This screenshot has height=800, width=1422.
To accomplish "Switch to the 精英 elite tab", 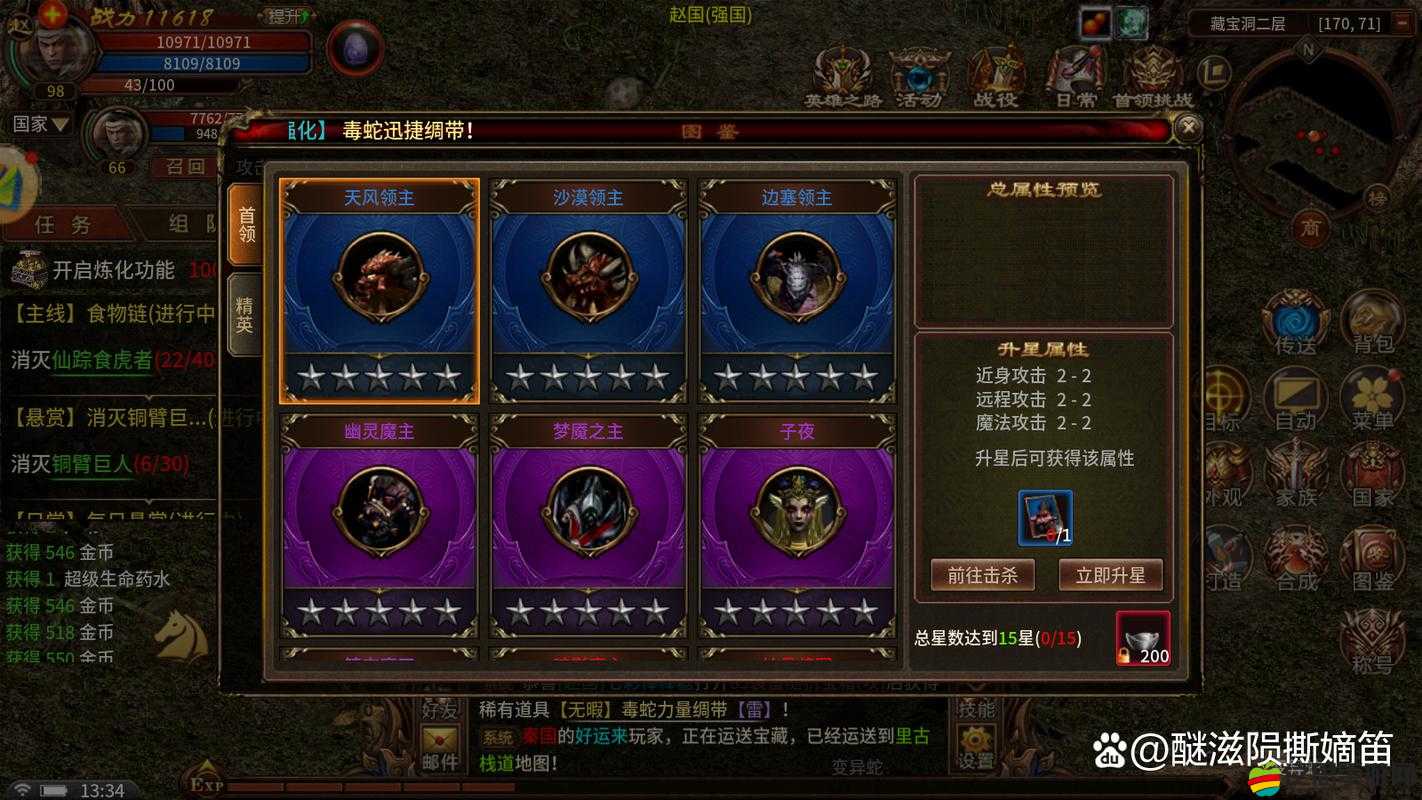I will 245,312.
